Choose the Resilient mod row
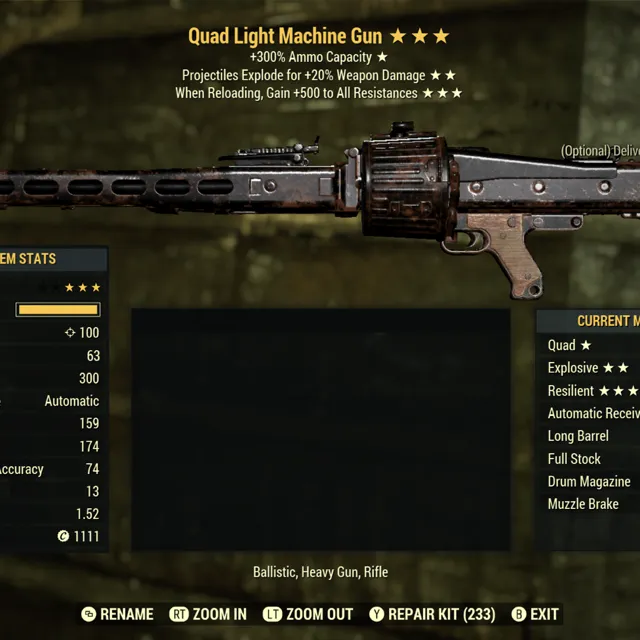The width and height of the screenshot is (640, 640). (x=592, y=391)
